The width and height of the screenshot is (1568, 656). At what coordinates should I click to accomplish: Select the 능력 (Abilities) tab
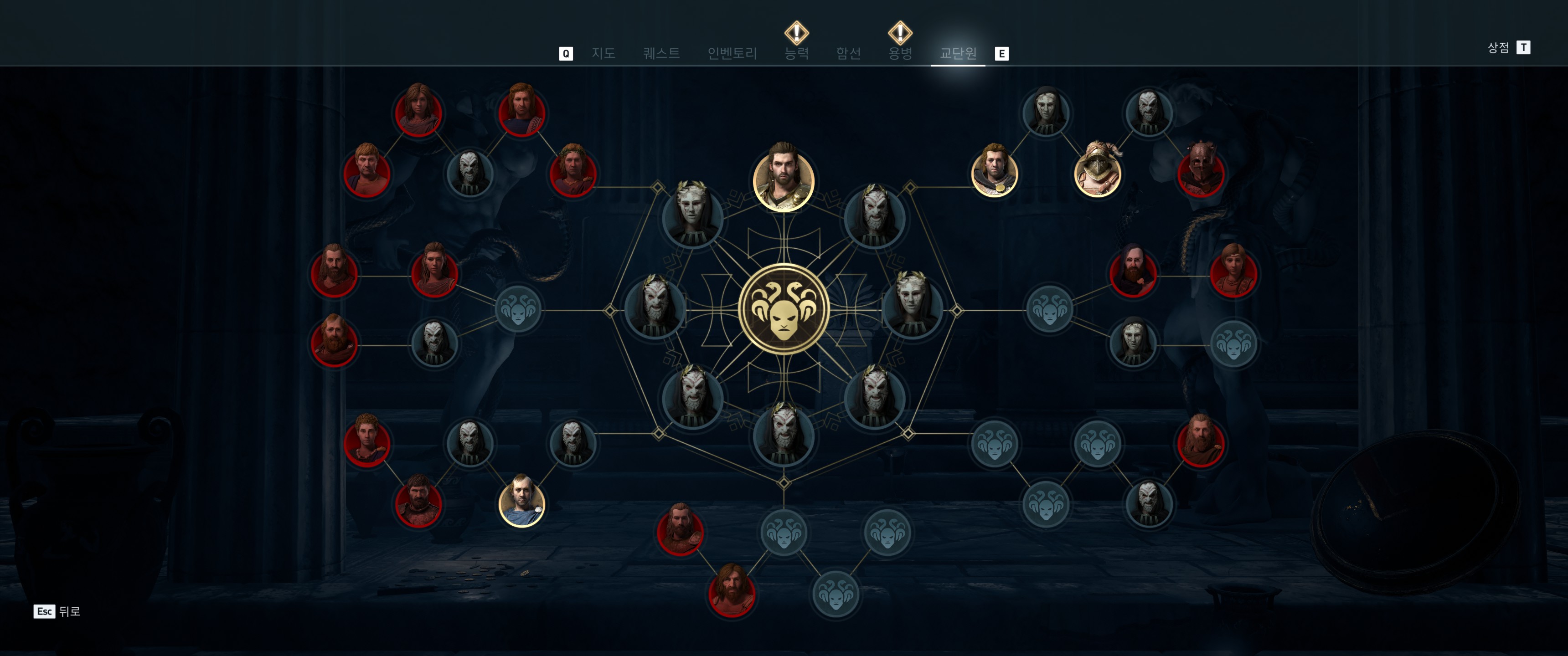(x=796, y=54)
